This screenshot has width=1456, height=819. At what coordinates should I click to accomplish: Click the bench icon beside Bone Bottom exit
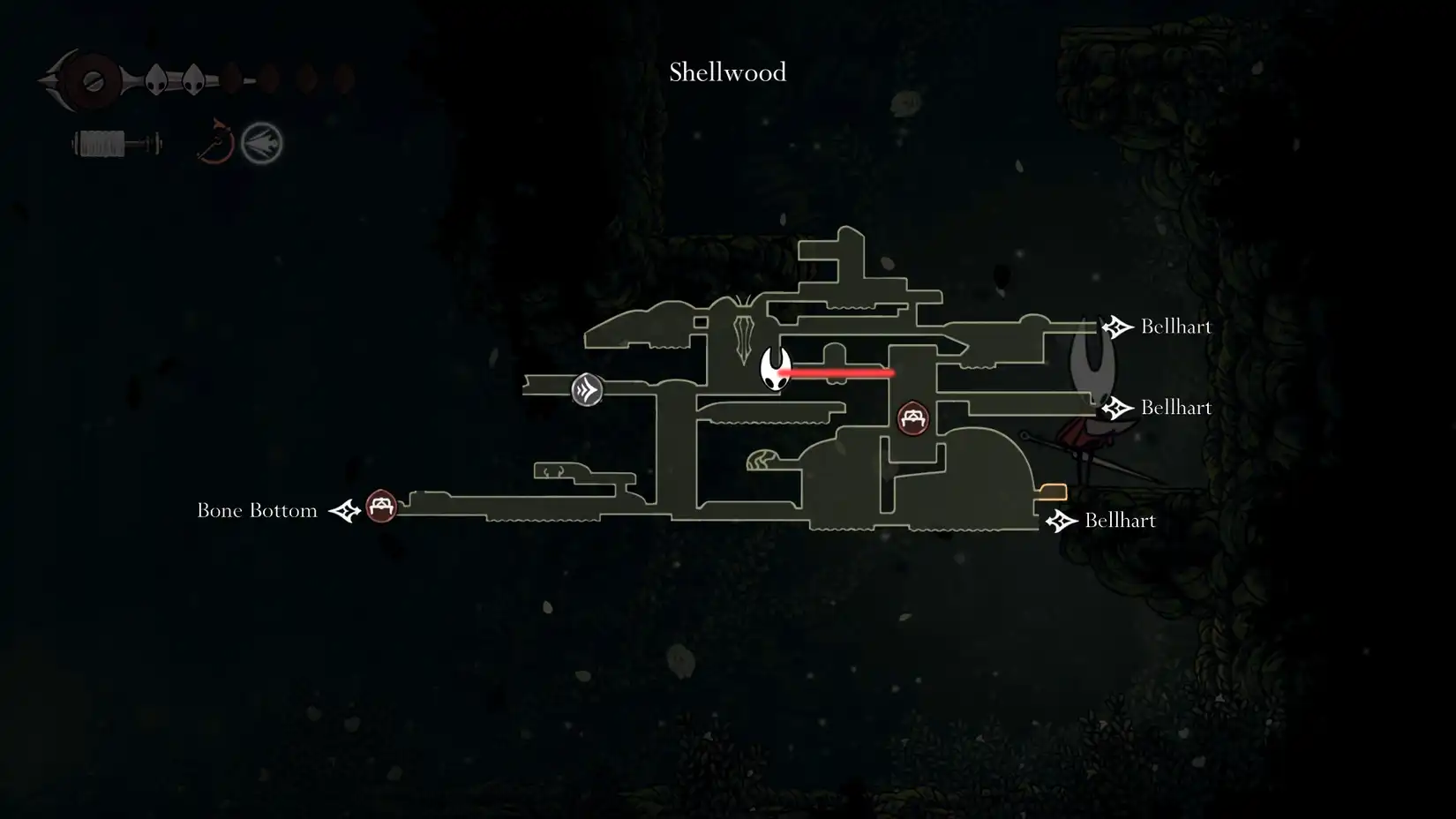(x=381, y=507)
